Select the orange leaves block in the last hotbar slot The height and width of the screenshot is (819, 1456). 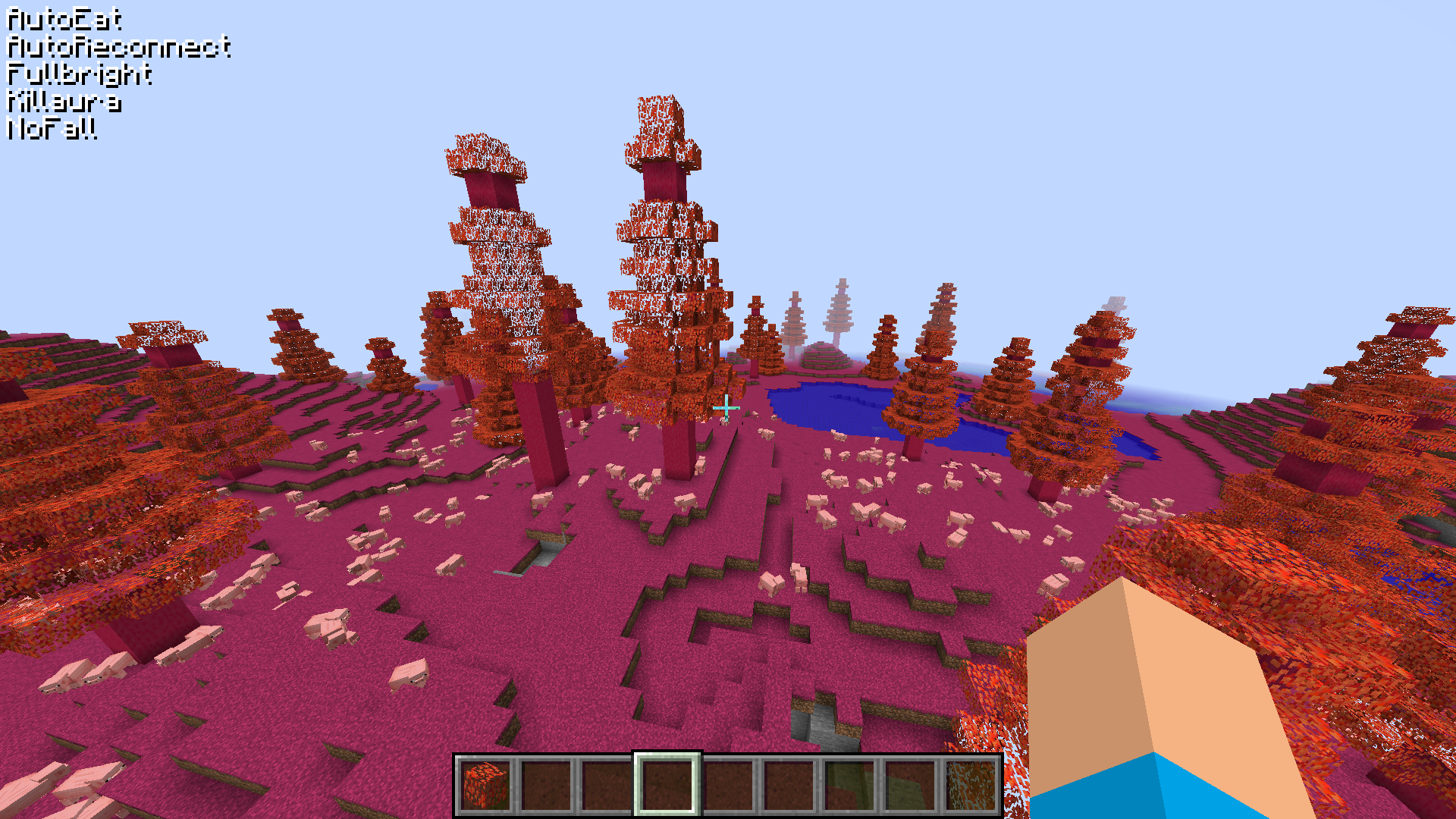973,786
